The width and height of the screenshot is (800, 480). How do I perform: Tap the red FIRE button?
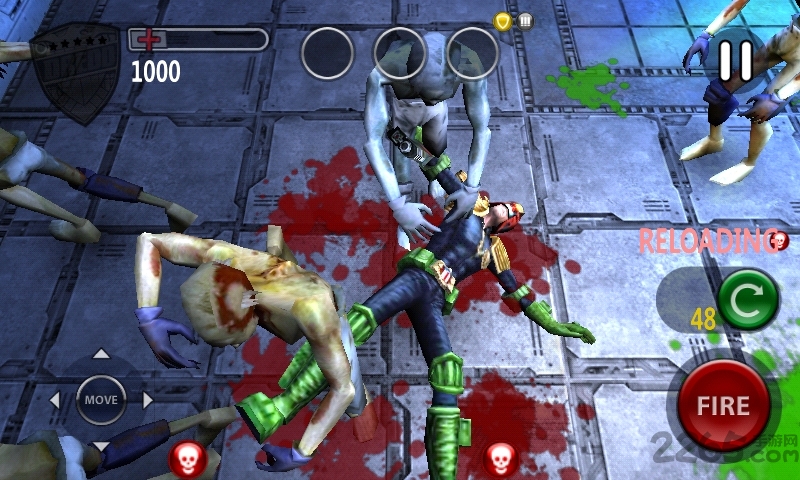[x=723, y=405]
